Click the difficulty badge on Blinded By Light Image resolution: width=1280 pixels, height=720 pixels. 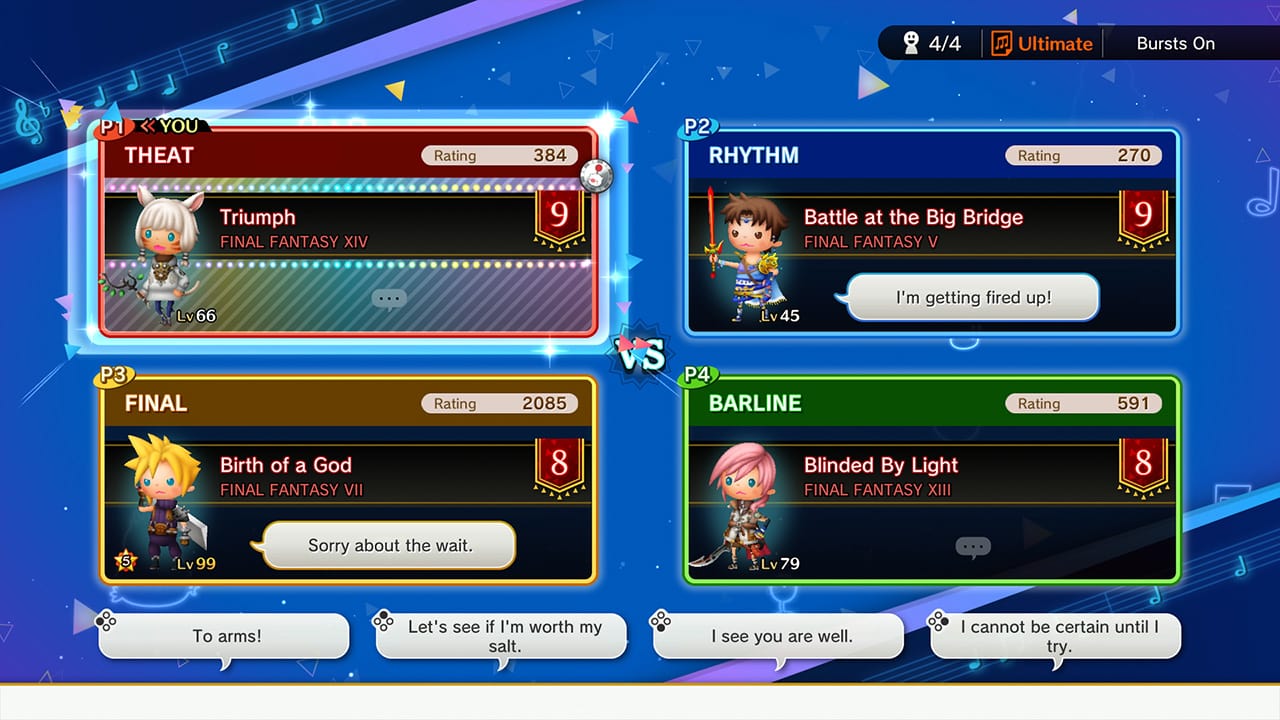point(1142,464)
